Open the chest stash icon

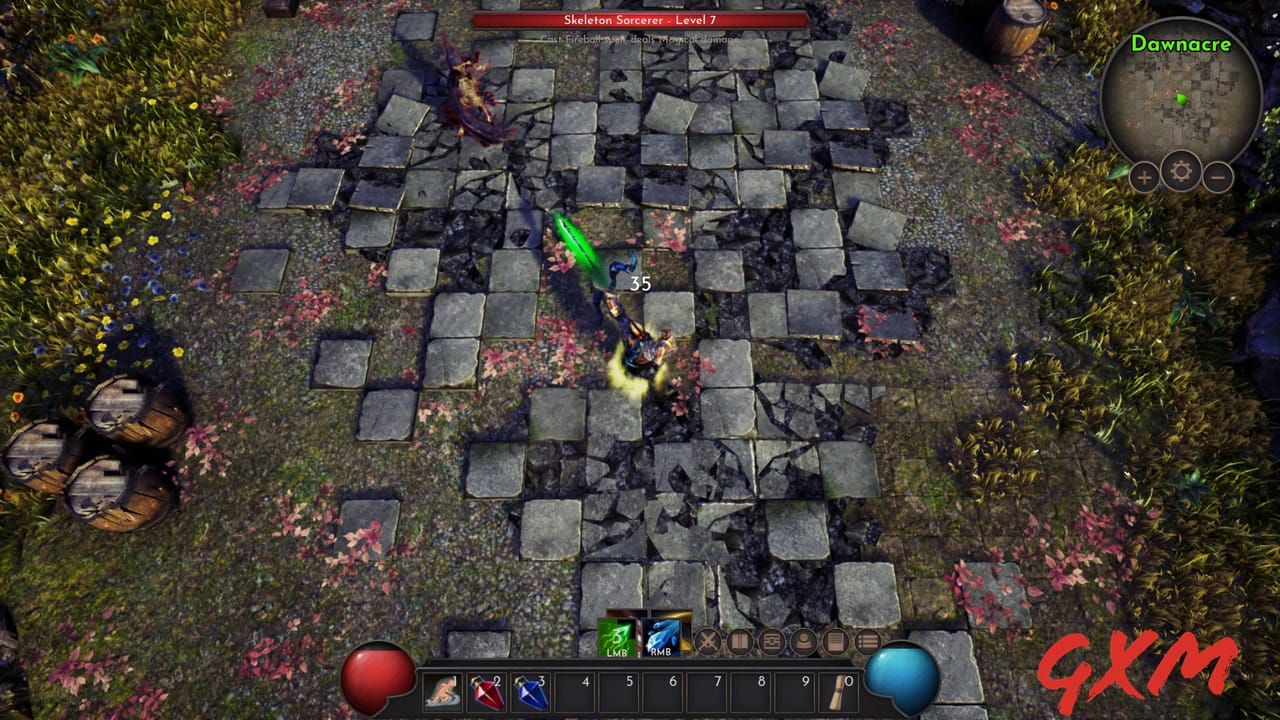pyautogui.click(x=770, y=639)
